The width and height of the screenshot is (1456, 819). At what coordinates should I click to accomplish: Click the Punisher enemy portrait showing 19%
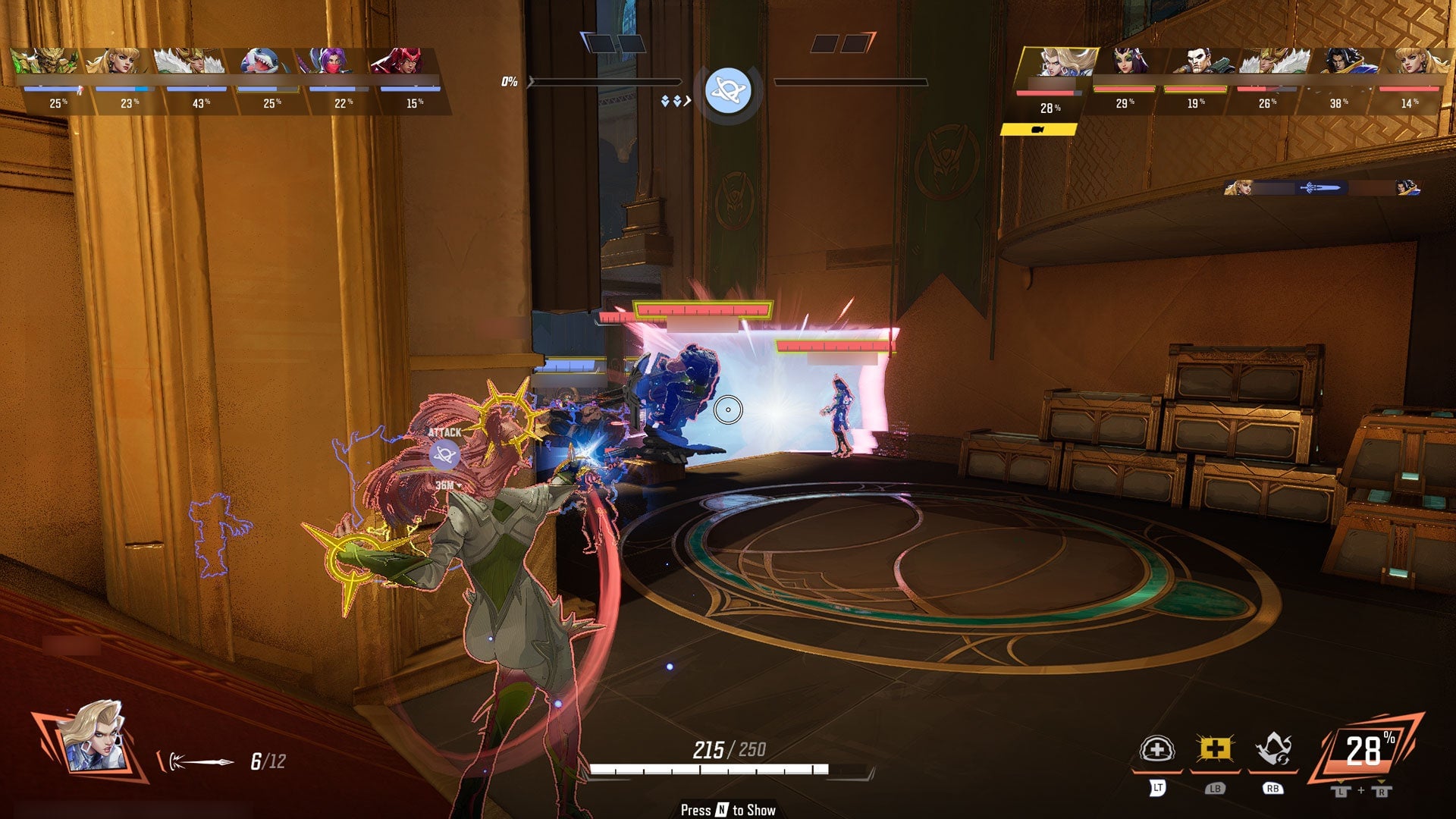pyautogui.click(x=1200, y=61)
